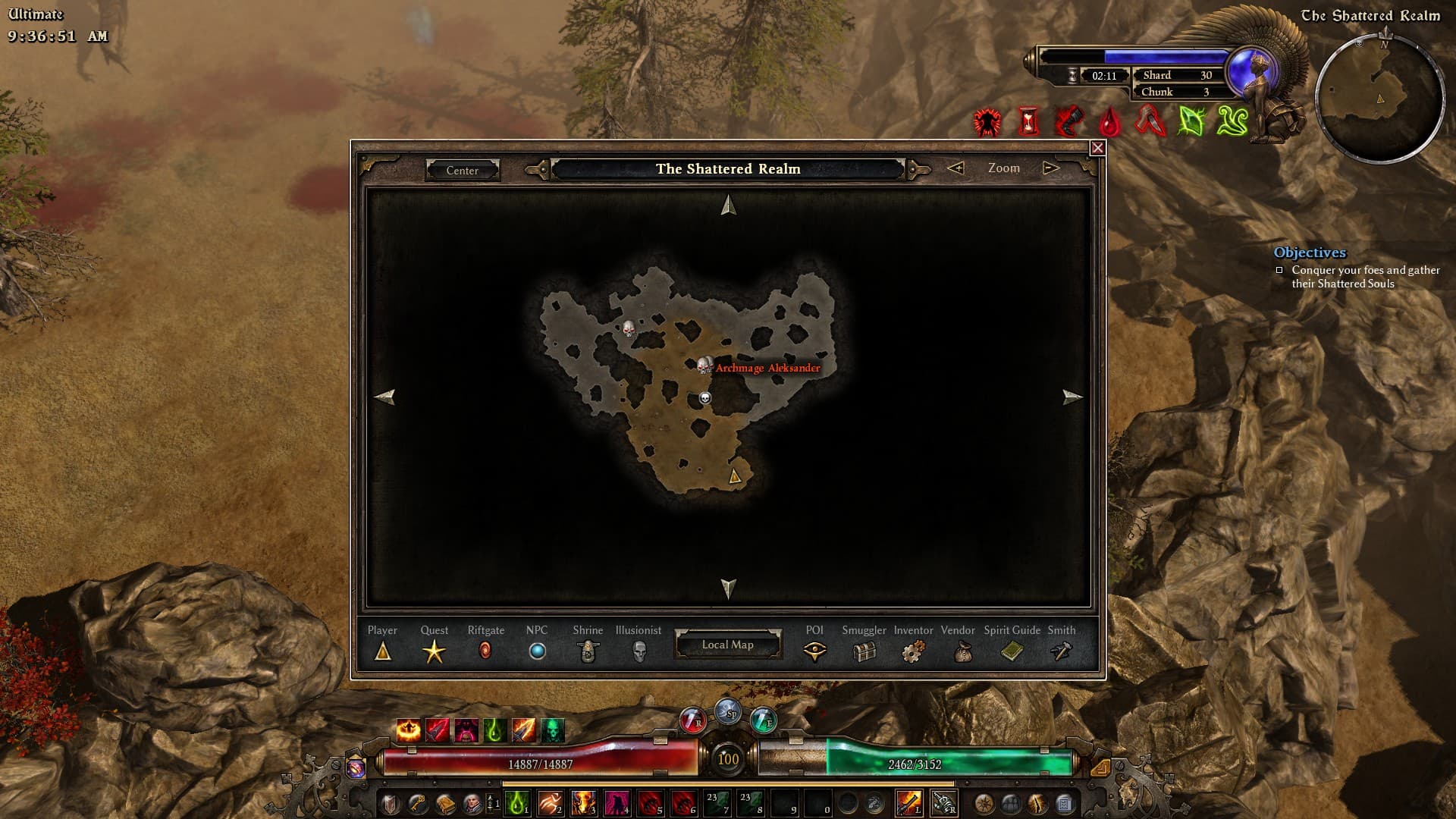
Task: Use the red health potion
Action: point(692,720)
